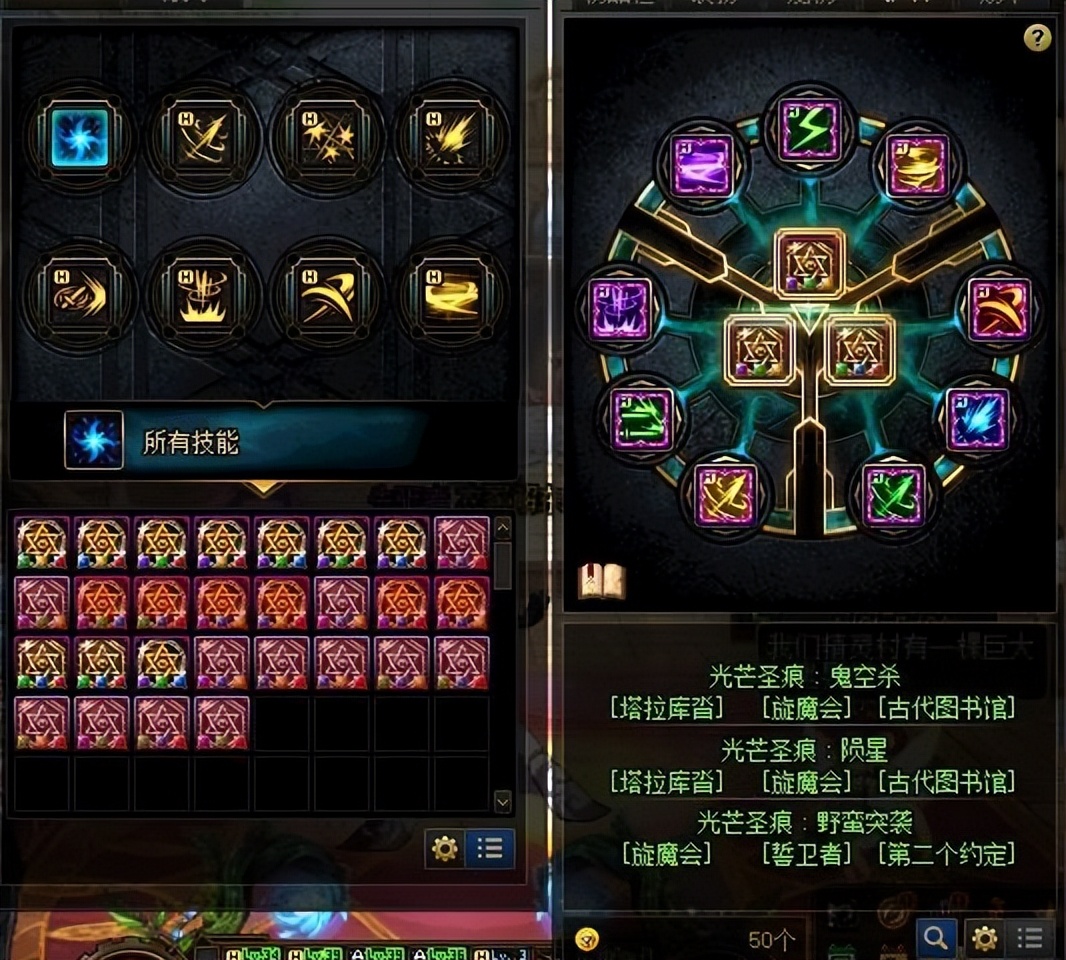Toggle the highlighted blue list view button
Viewport: 1066px width, 960px height.
(x=490, y=849)
